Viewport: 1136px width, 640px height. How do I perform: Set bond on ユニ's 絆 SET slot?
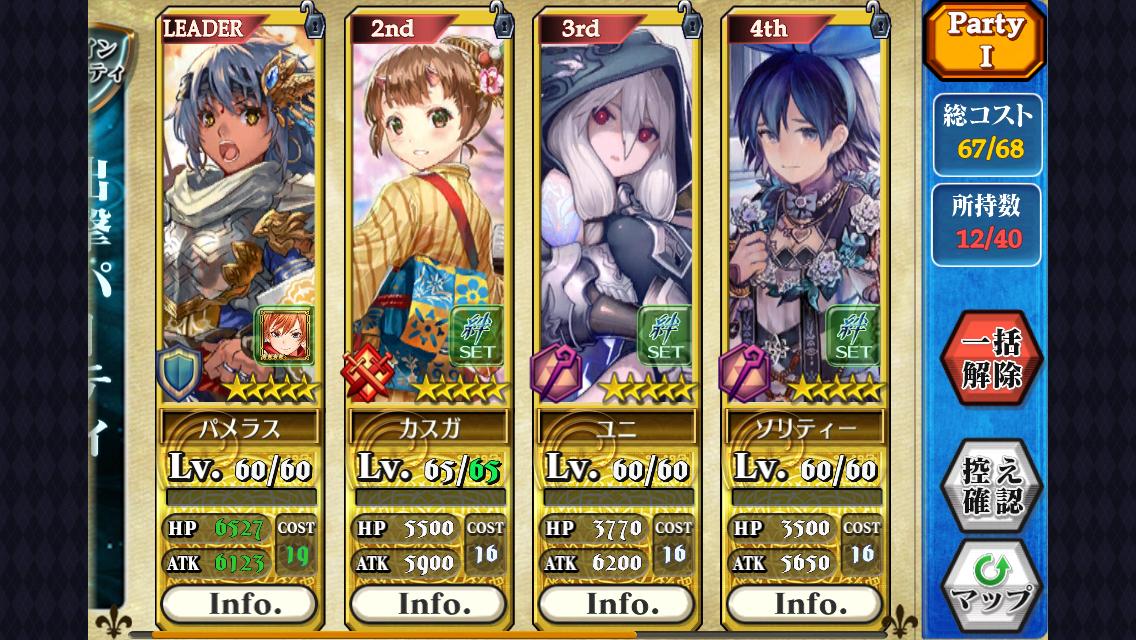[x=664, y=335]
